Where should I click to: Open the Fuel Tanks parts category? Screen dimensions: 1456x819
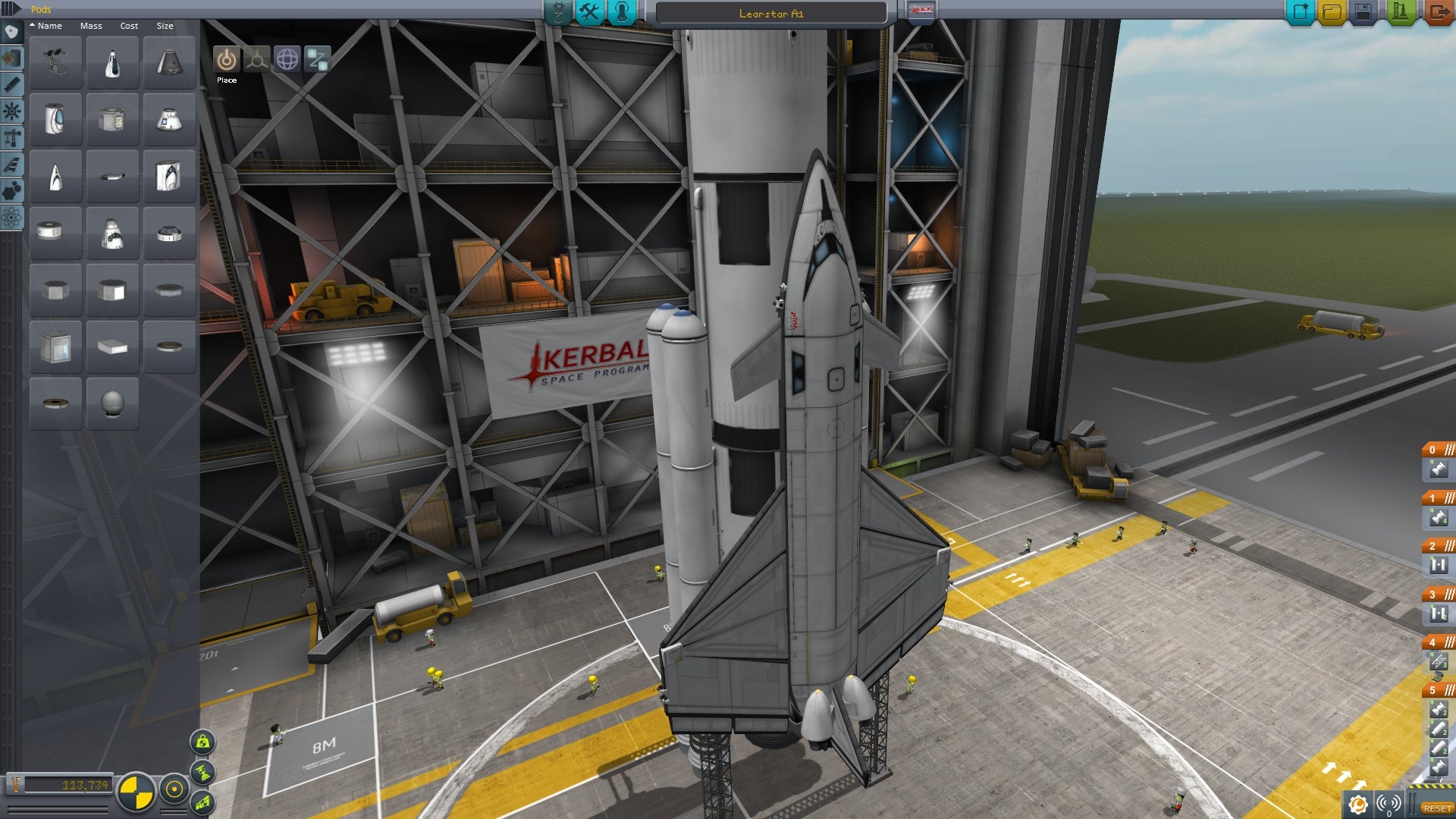tap(11, 59)
